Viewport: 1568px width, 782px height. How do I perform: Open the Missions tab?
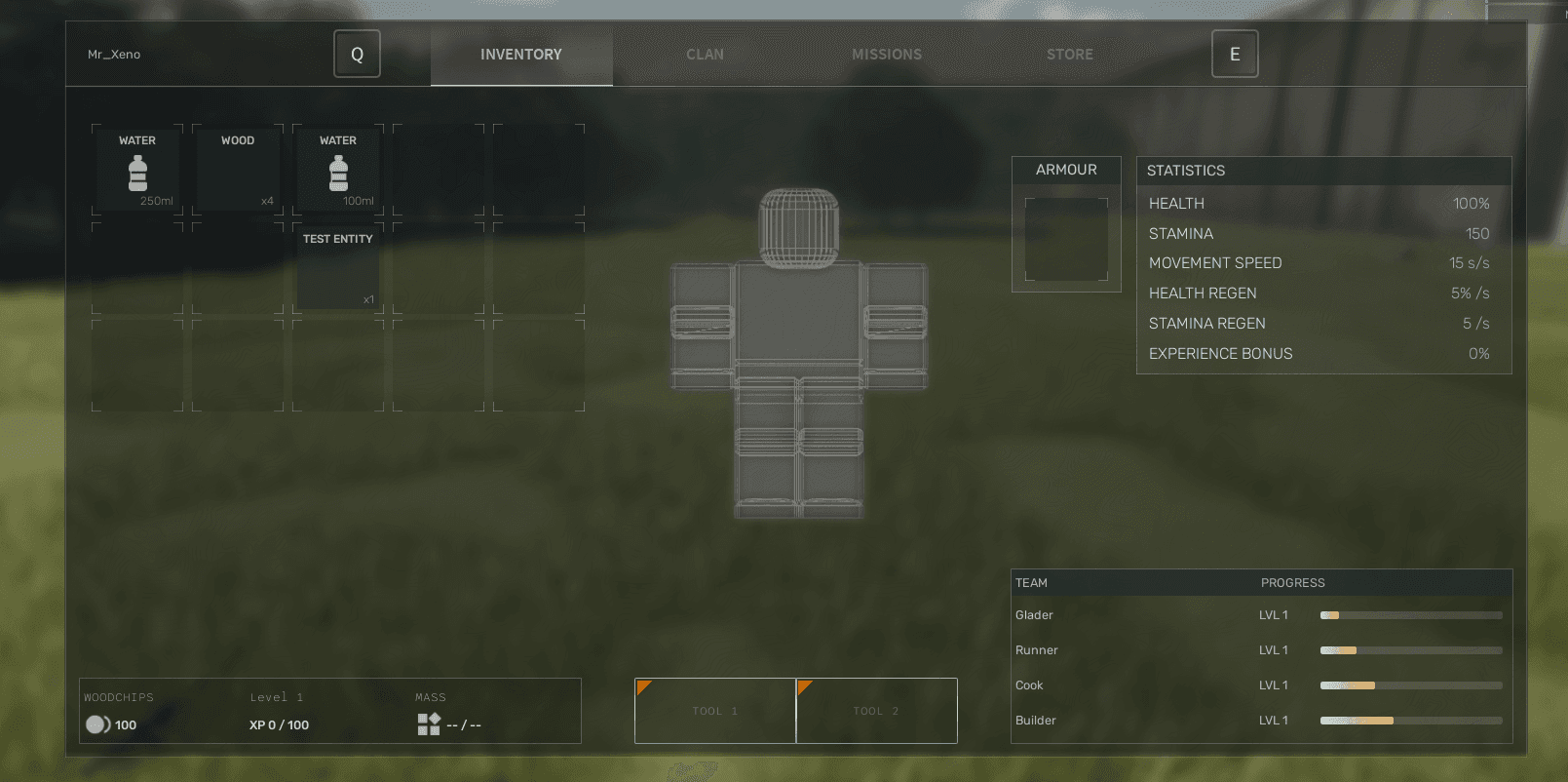tap(886, 54)
